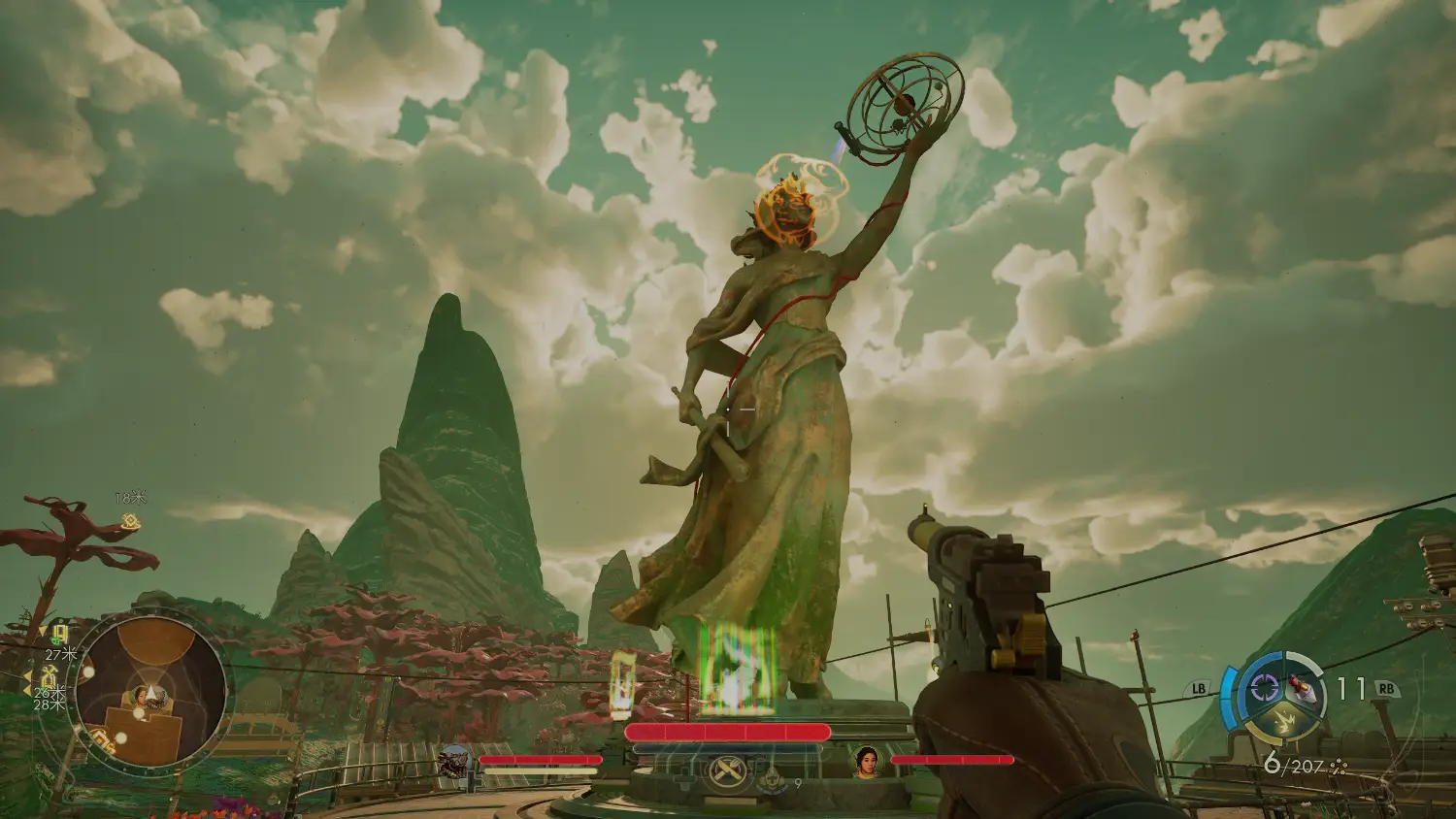Click the green door waypoint marker at 27米

pyautogui.click(x=59, y=635)
